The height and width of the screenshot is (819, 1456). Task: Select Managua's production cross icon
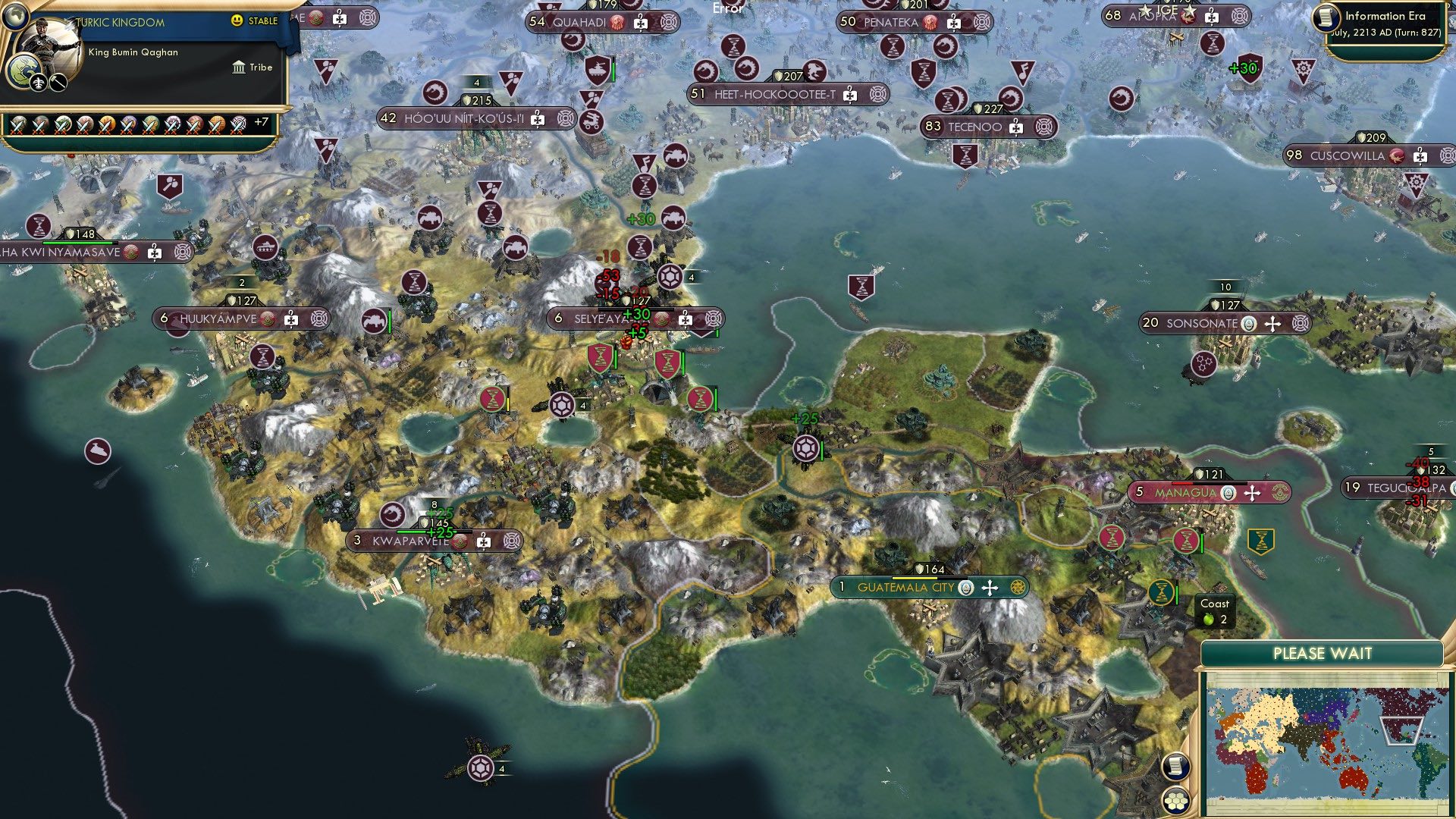pos(1253,492)
